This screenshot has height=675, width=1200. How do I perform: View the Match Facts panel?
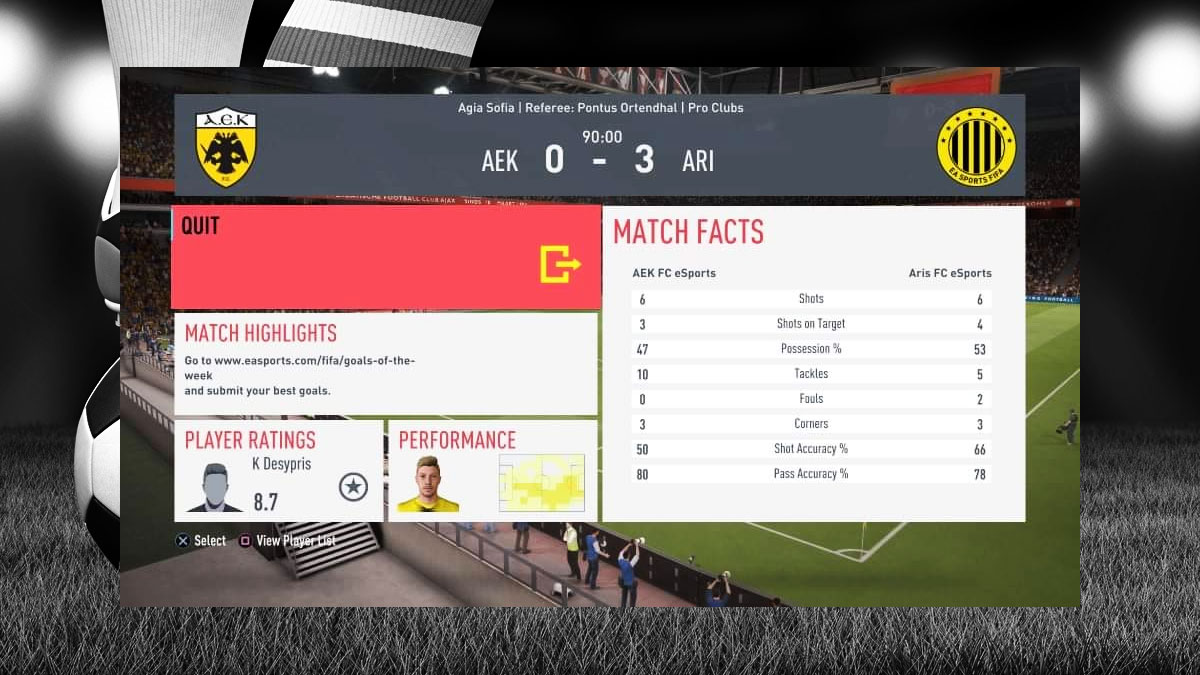pos(813,364)
